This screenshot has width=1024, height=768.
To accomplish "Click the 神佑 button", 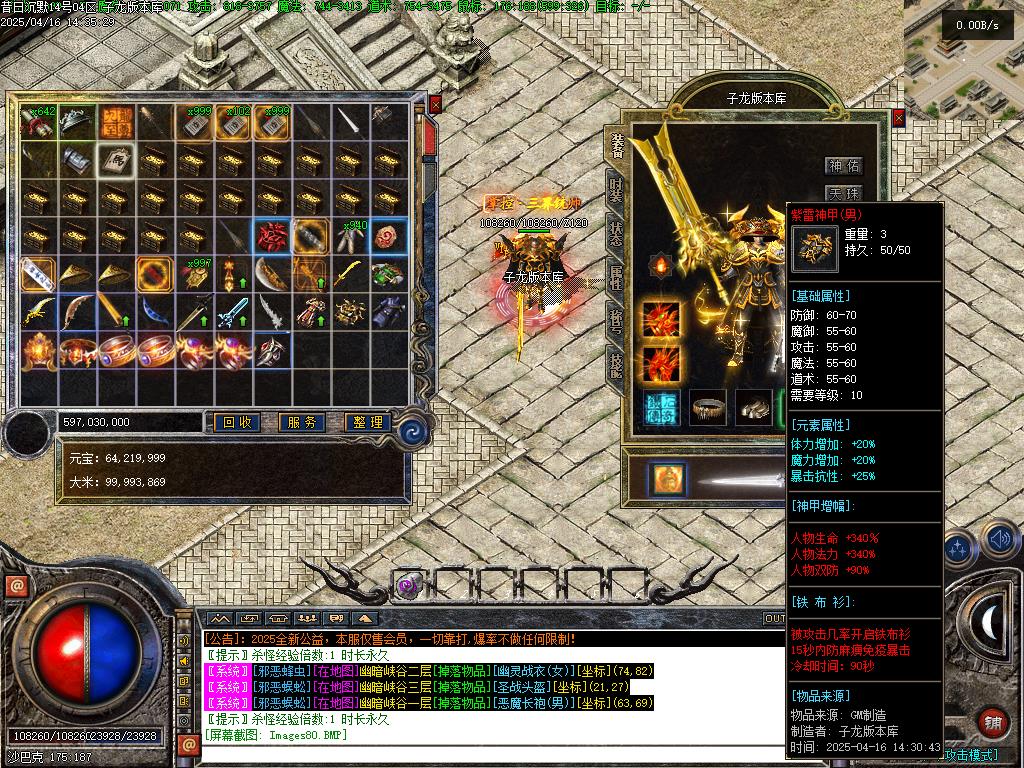I will tap(843, 166).
